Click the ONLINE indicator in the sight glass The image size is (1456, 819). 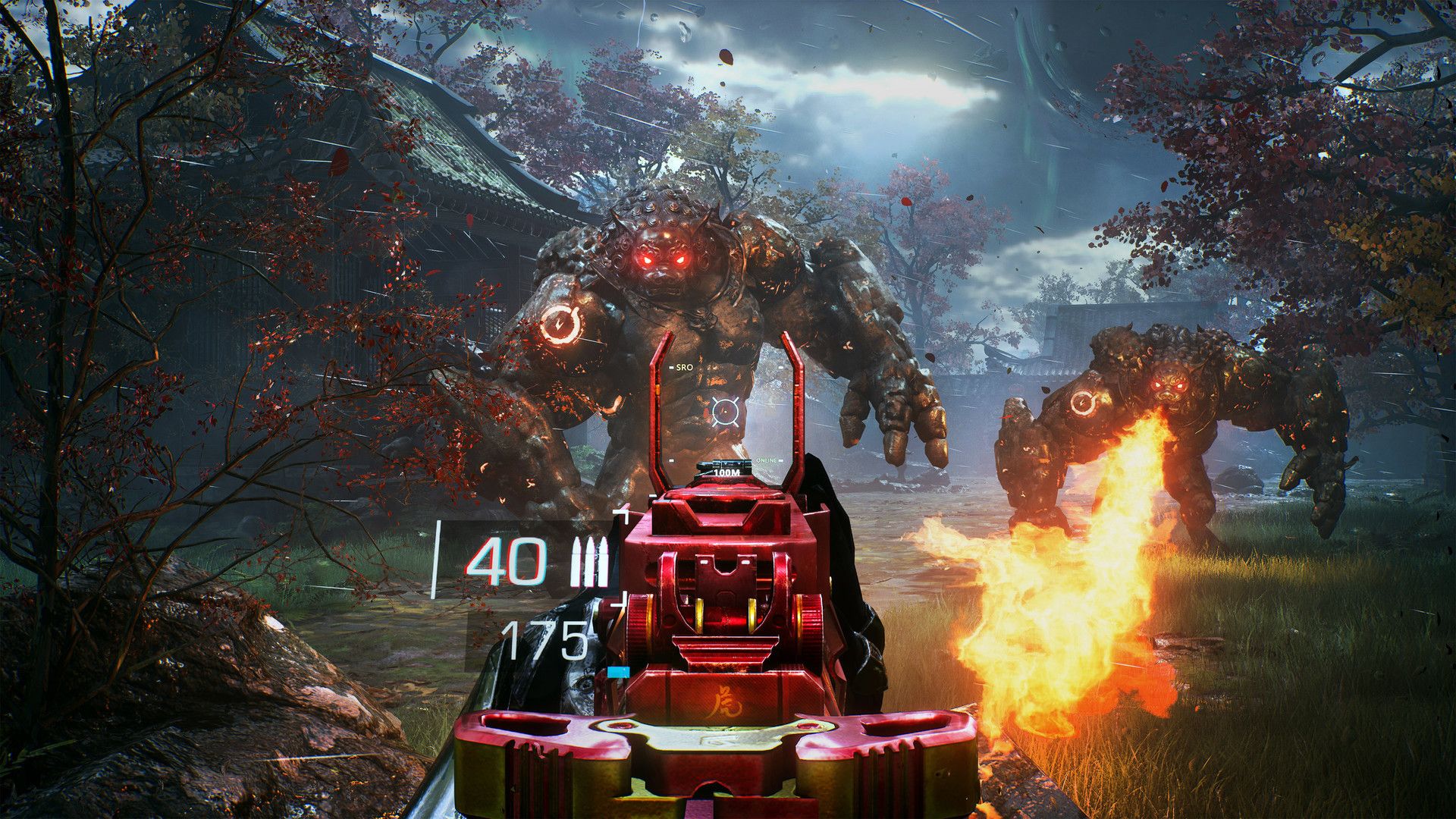coord(765,460)
